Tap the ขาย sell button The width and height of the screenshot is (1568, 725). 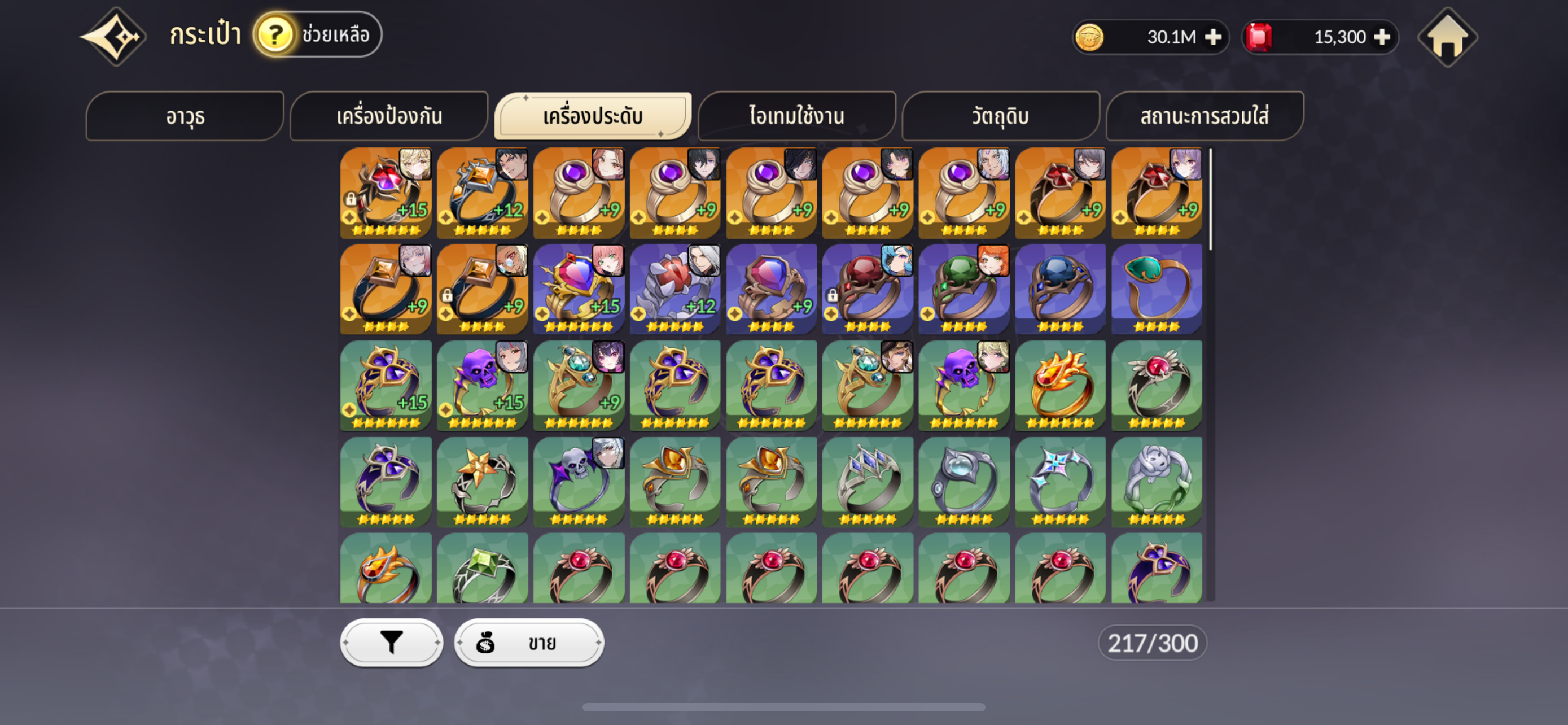tap(528, 642)
